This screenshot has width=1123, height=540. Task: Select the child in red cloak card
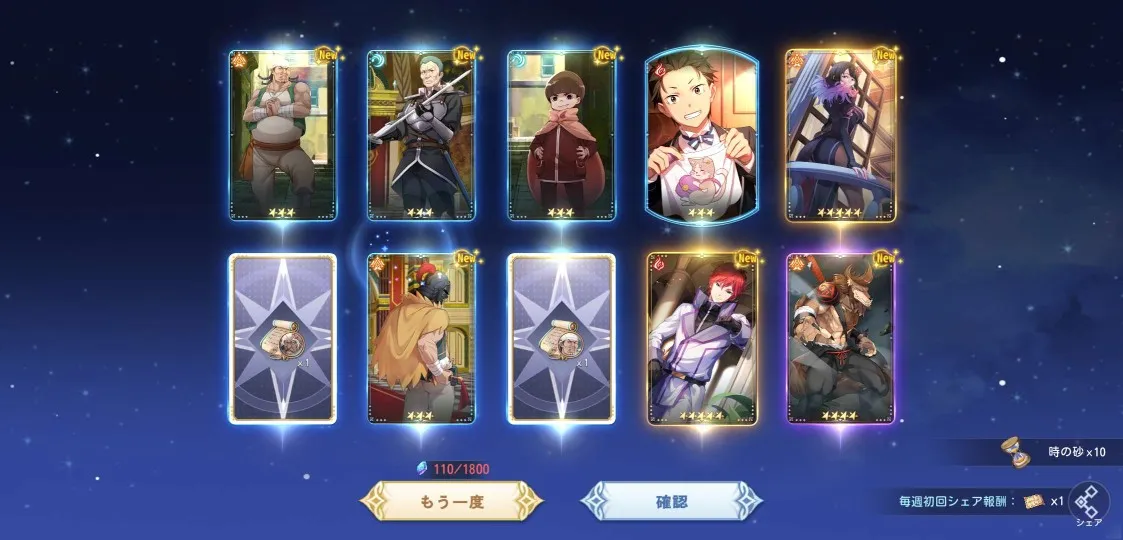pyautogui.click(x=561, y=135)
